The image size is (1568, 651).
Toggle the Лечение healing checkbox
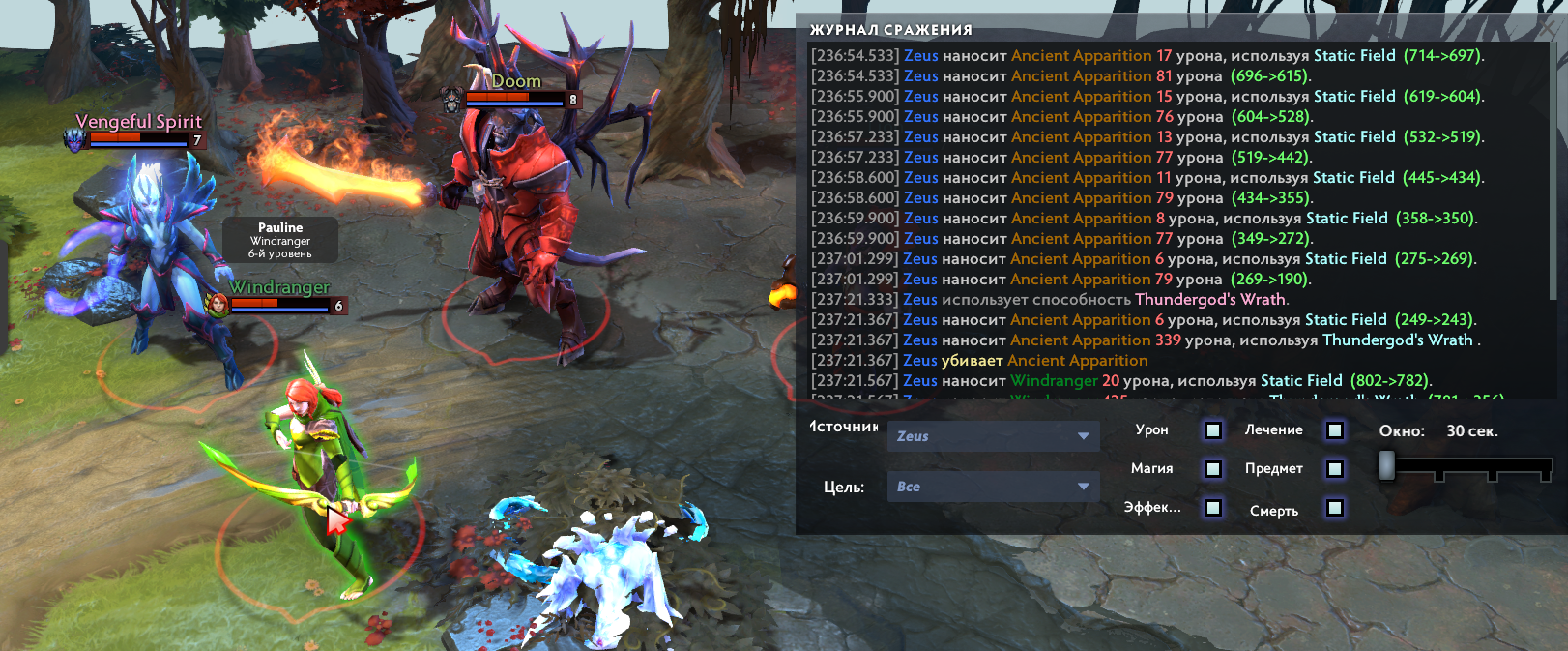1335,430
